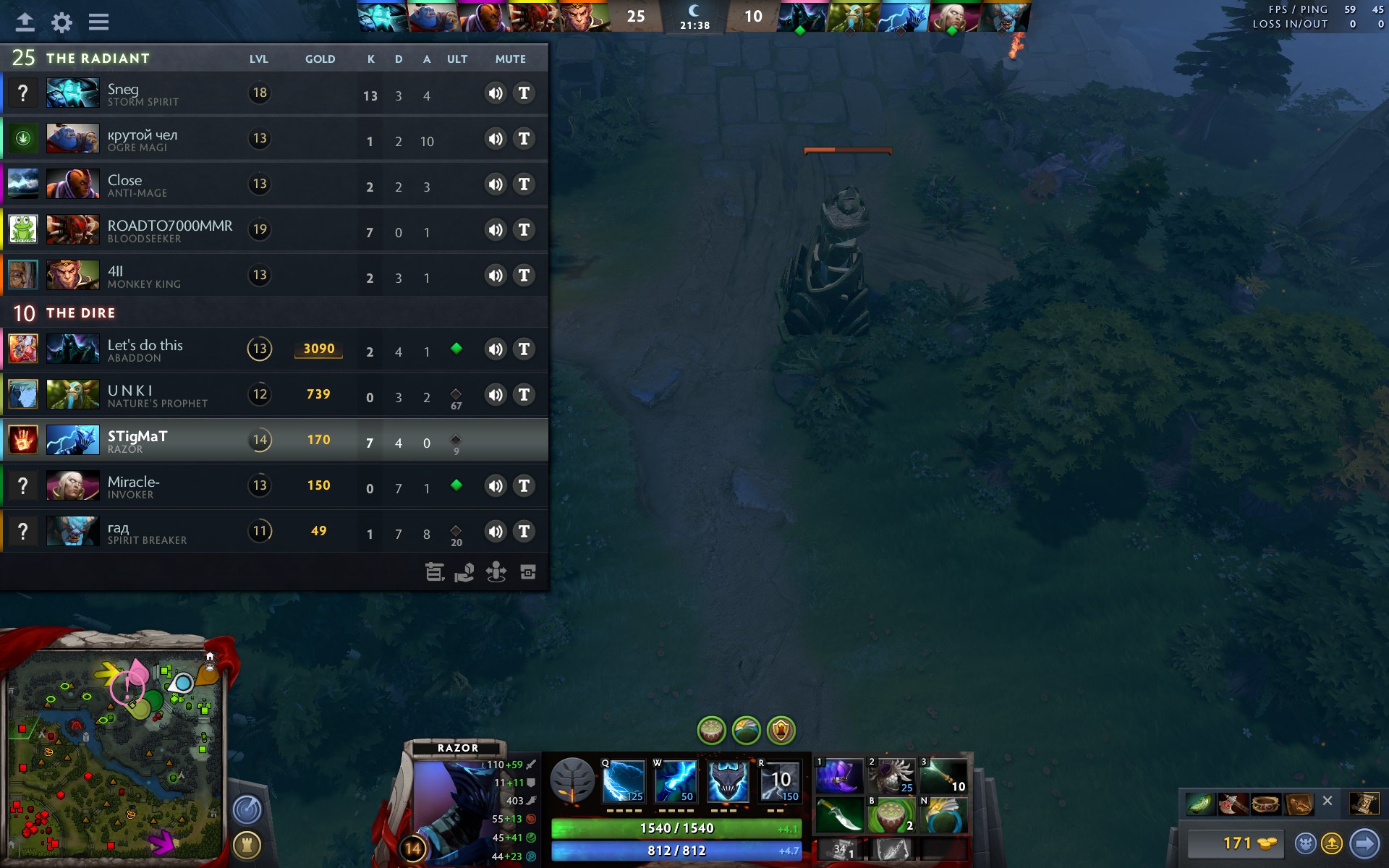Activate the Scan radar button

[247, 809]
